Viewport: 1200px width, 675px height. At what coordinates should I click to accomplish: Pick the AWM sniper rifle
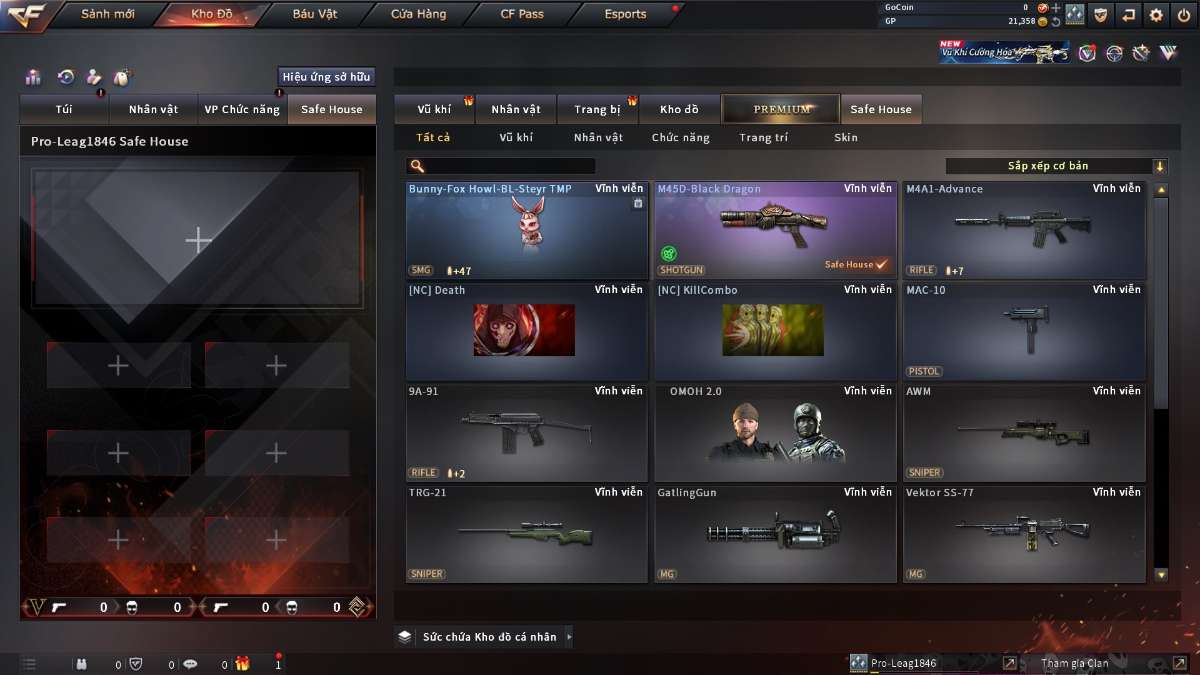coord(1023,432)
